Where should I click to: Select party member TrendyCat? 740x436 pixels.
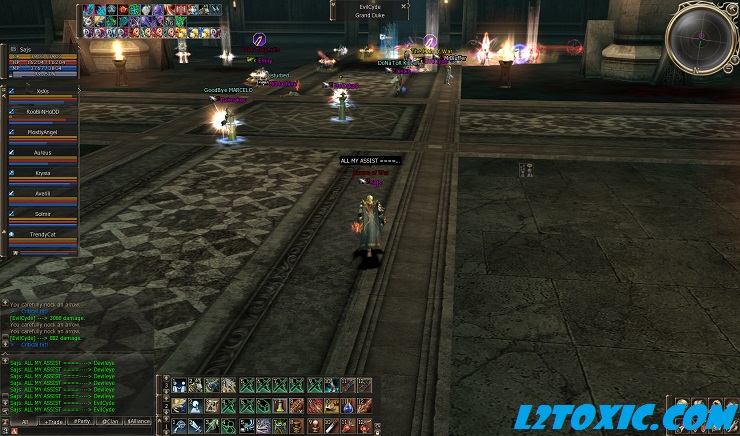point(42,234)
